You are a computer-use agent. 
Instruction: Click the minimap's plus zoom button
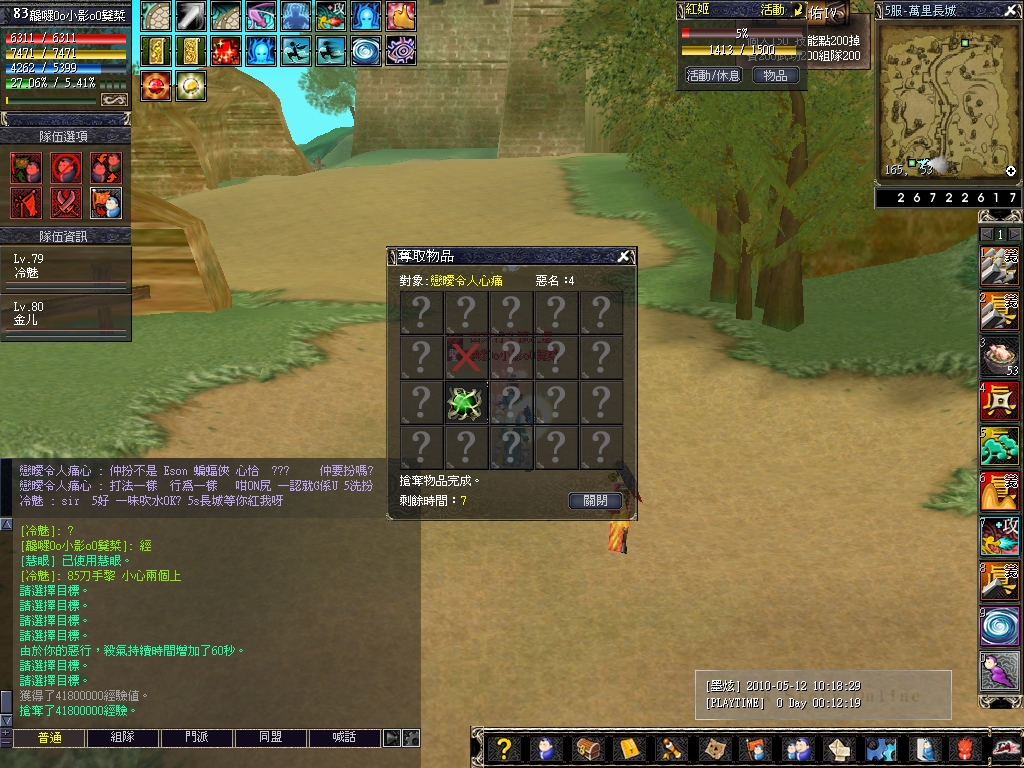click(1010, 171)
